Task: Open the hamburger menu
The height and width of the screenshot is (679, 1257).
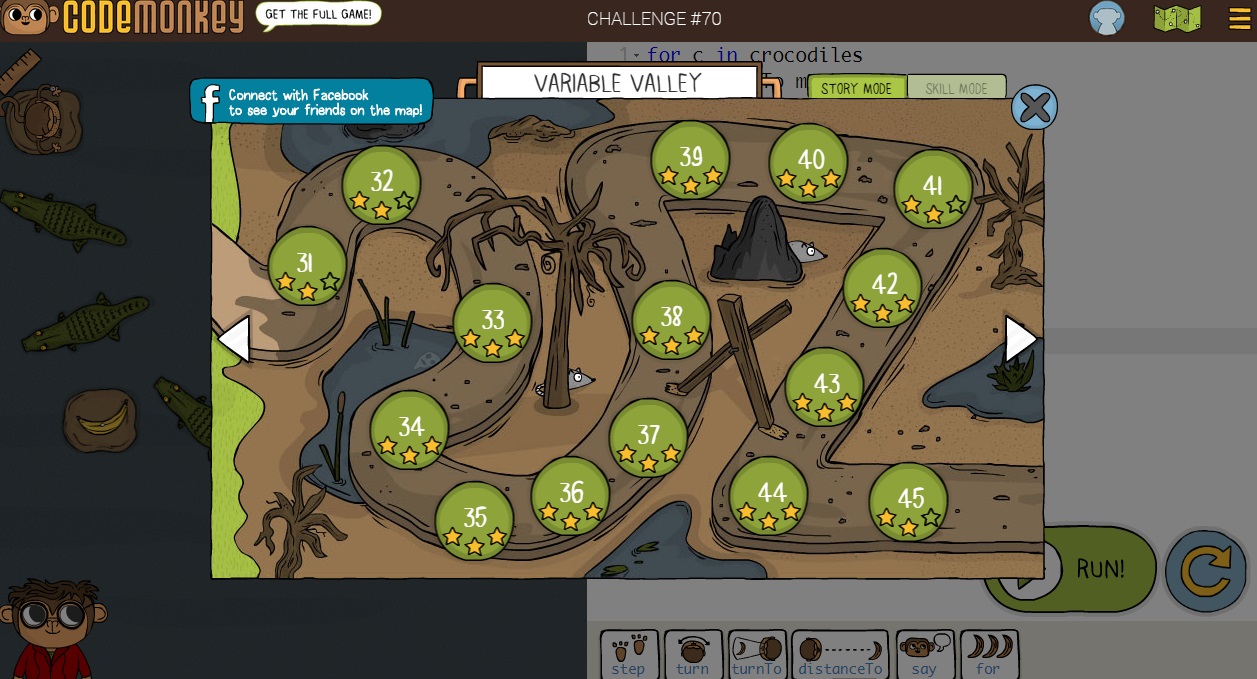Action: click(1239, 19)
